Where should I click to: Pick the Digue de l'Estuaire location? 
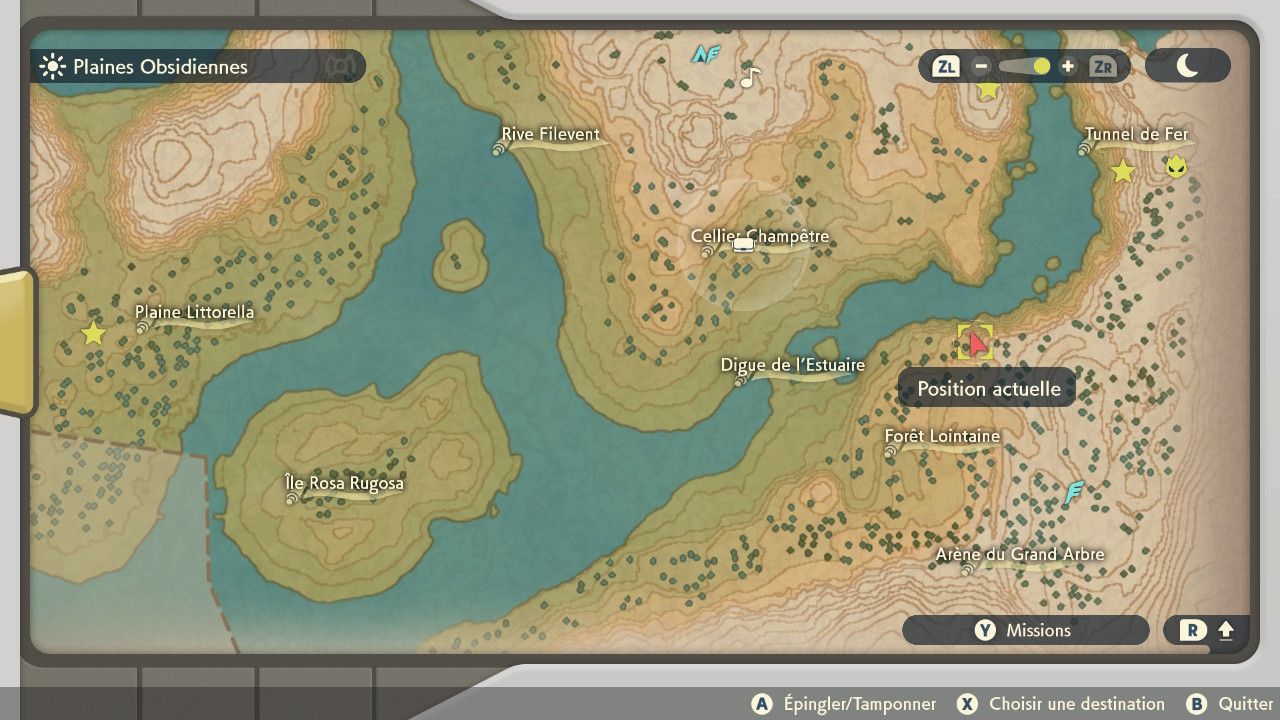point(792,366)
